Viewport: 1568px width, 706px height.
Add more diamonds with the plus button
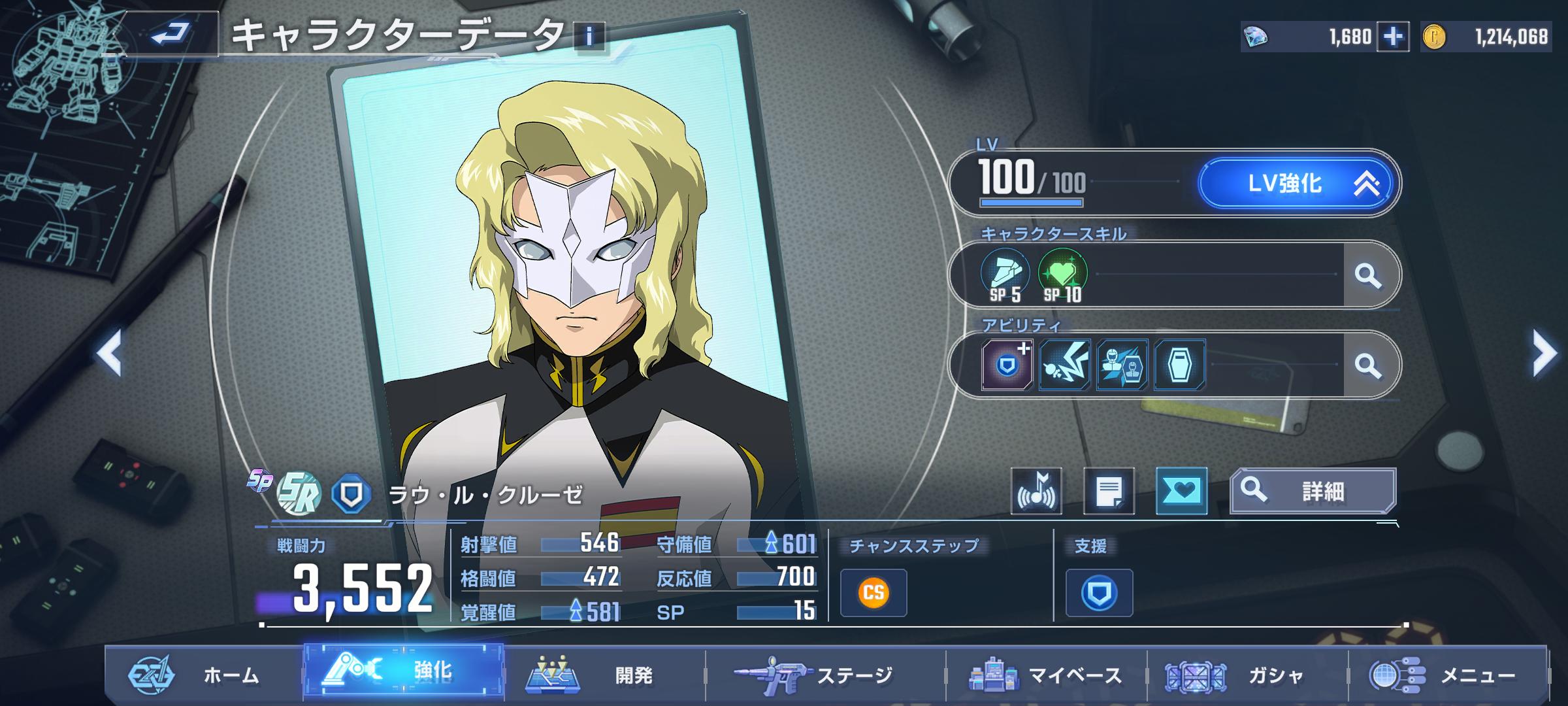tap(1392, 37)
